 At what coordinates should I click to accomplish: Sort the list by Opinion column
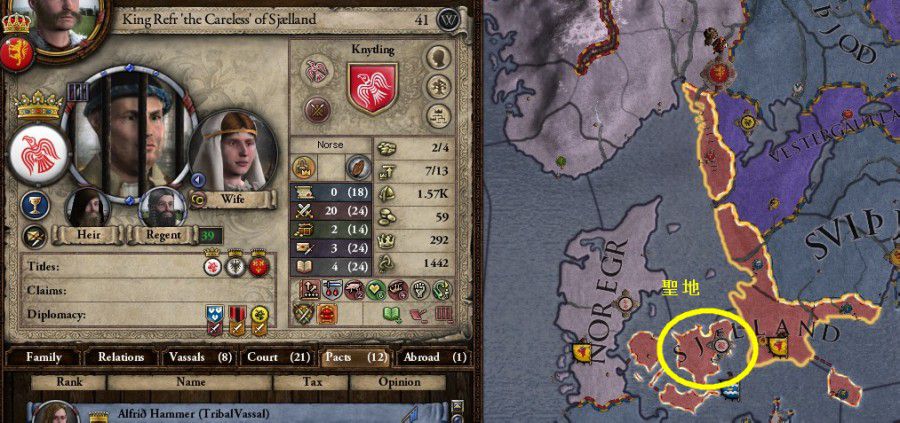click(x=399, y=382)
